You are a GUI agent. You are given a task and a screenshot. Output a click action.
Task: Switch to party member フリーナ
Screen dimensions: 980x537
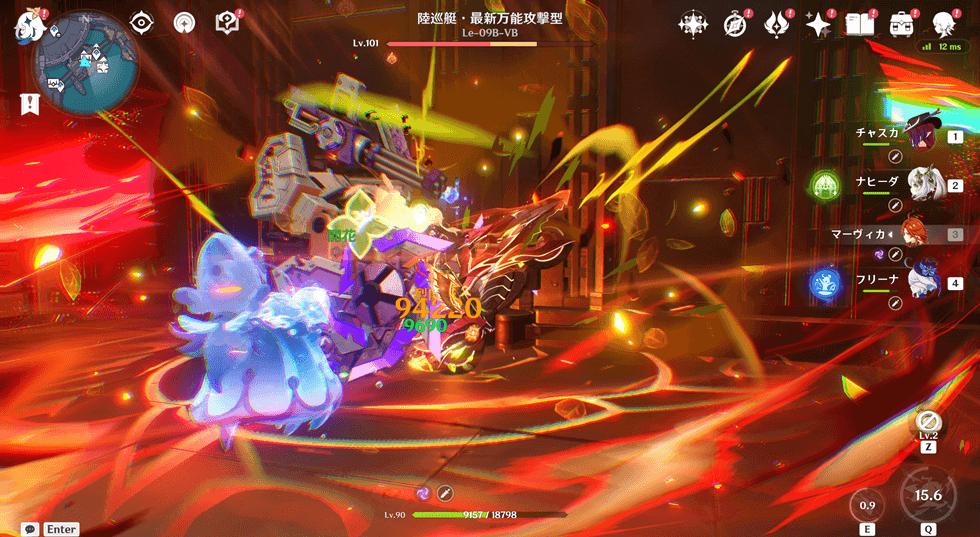(x=921, y=283)
